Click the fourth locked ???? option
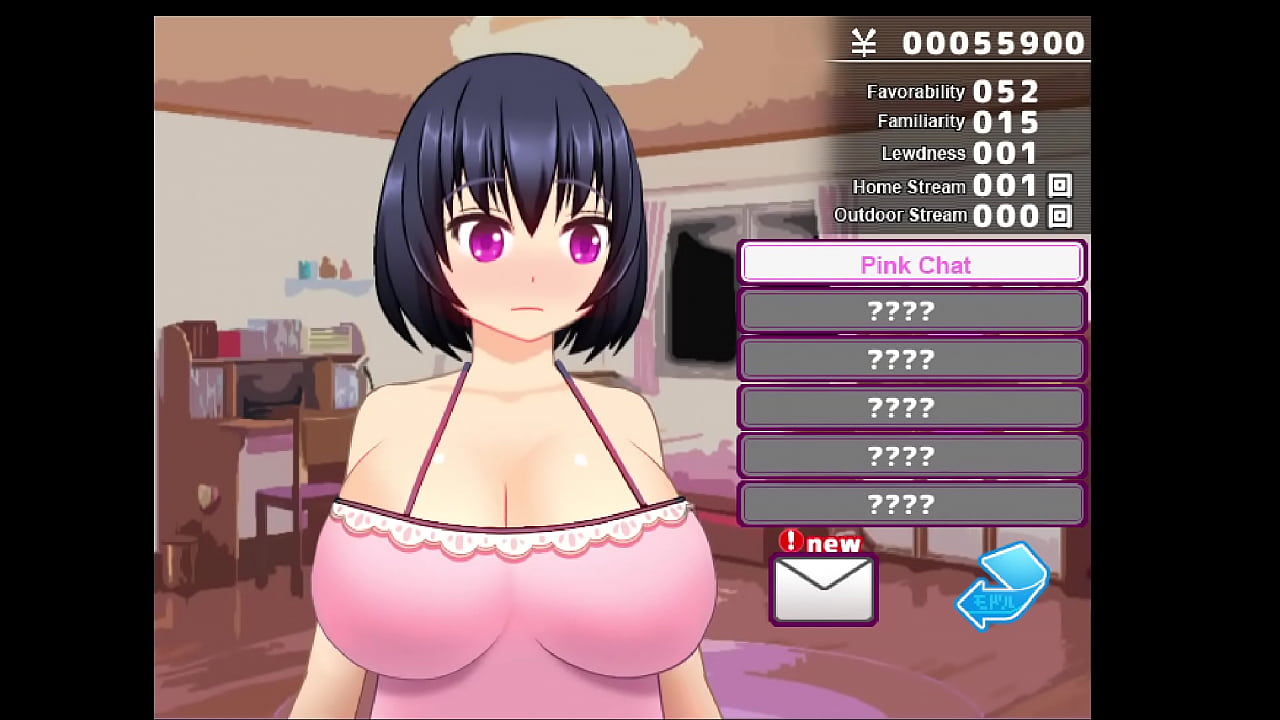 (x=912, y=455)
